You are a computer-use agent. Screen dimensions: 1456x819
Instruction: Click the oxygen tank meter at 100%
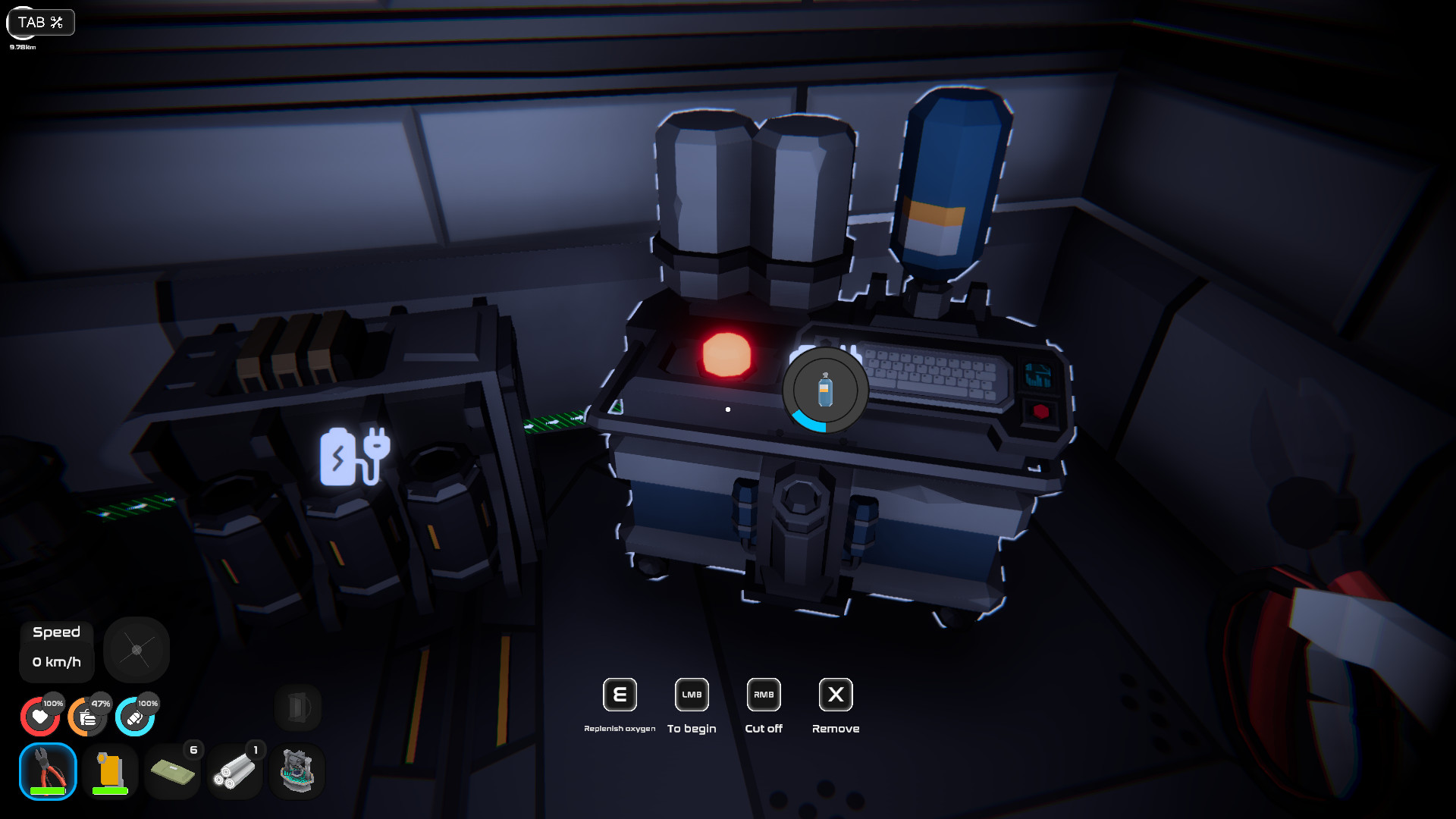coord(135,716)
